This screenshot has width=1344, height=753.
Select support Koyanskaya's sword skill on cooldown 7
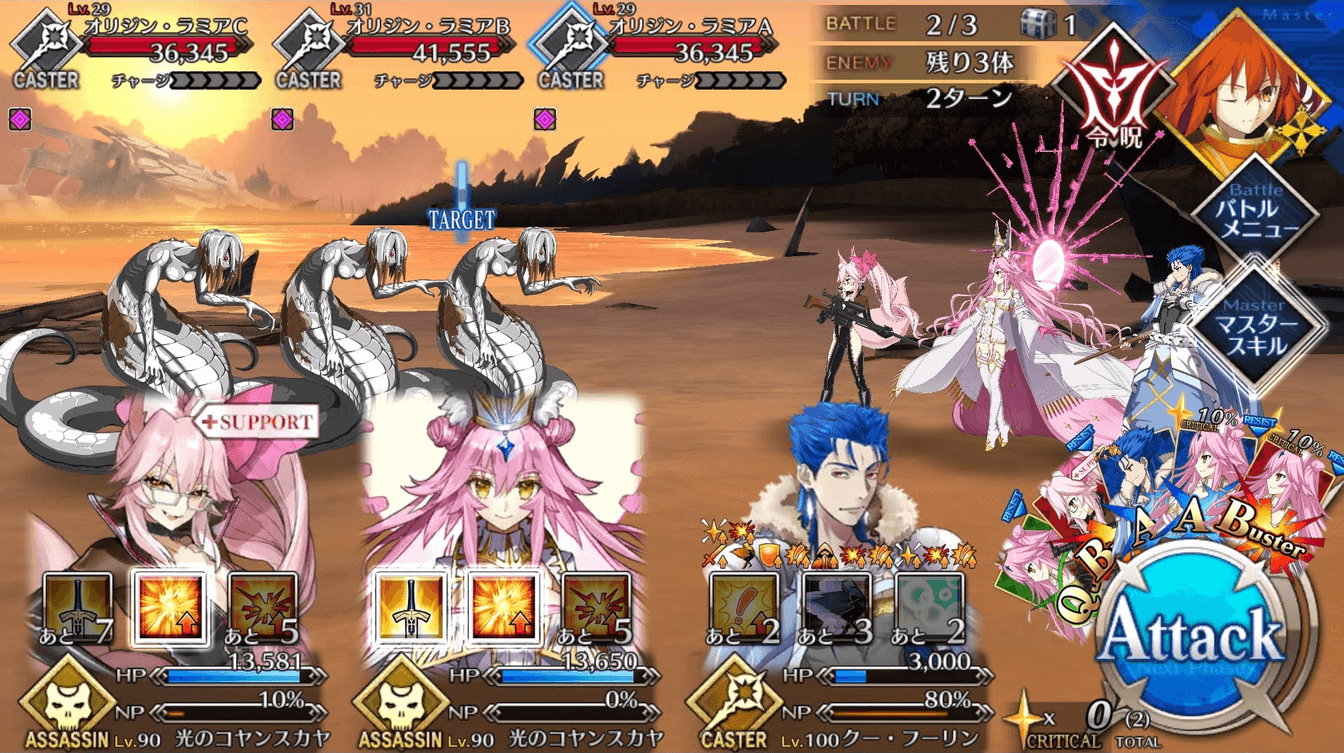(77, 608)
